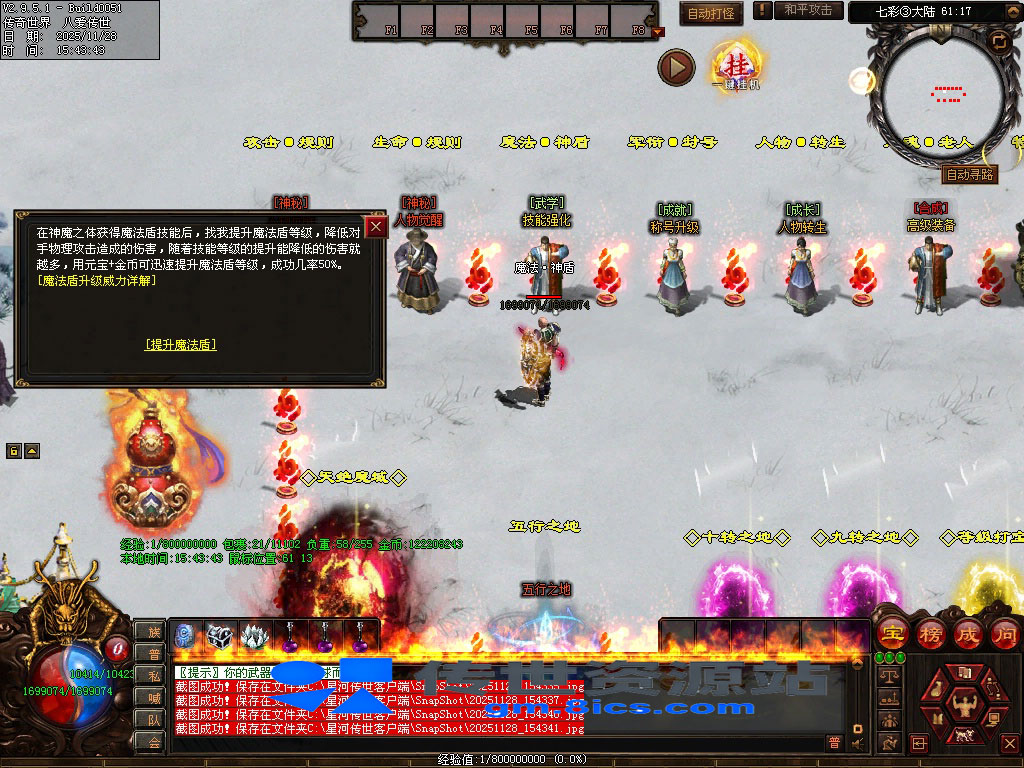Select the 族 chat channel tab
1024x768 pixels.
tap(152, 632)
